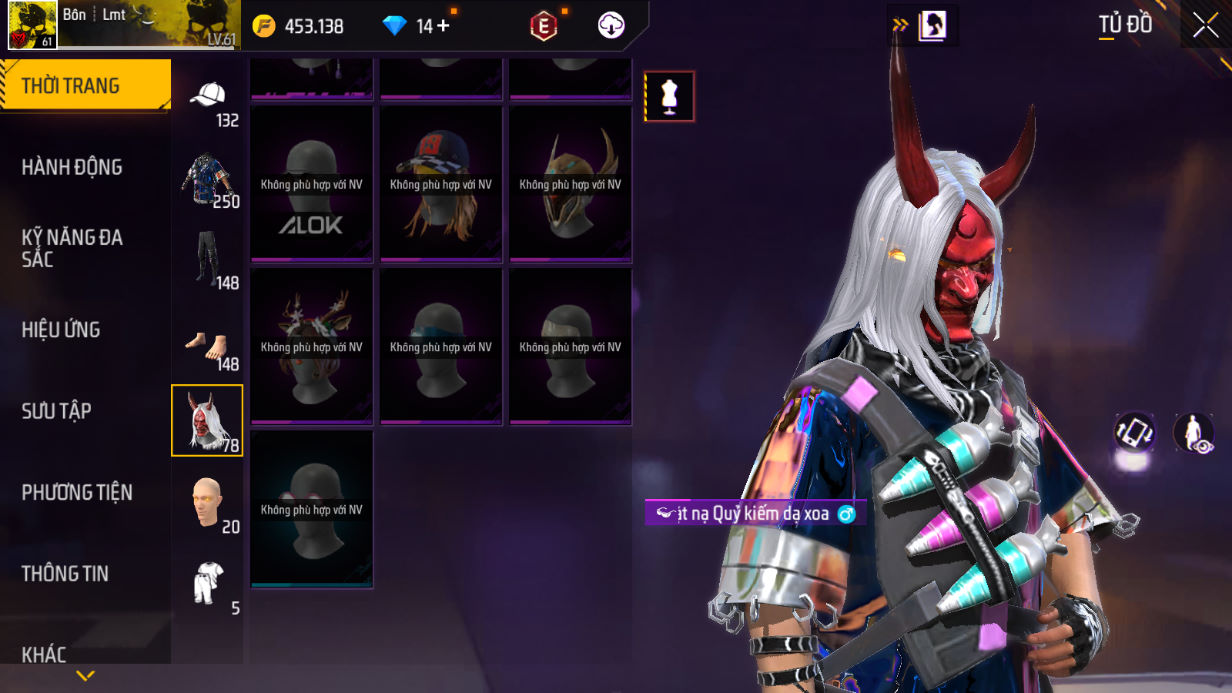
Task: Select the Kỹ Năng Đa Sắc tab
Action: tap(72, 248)
